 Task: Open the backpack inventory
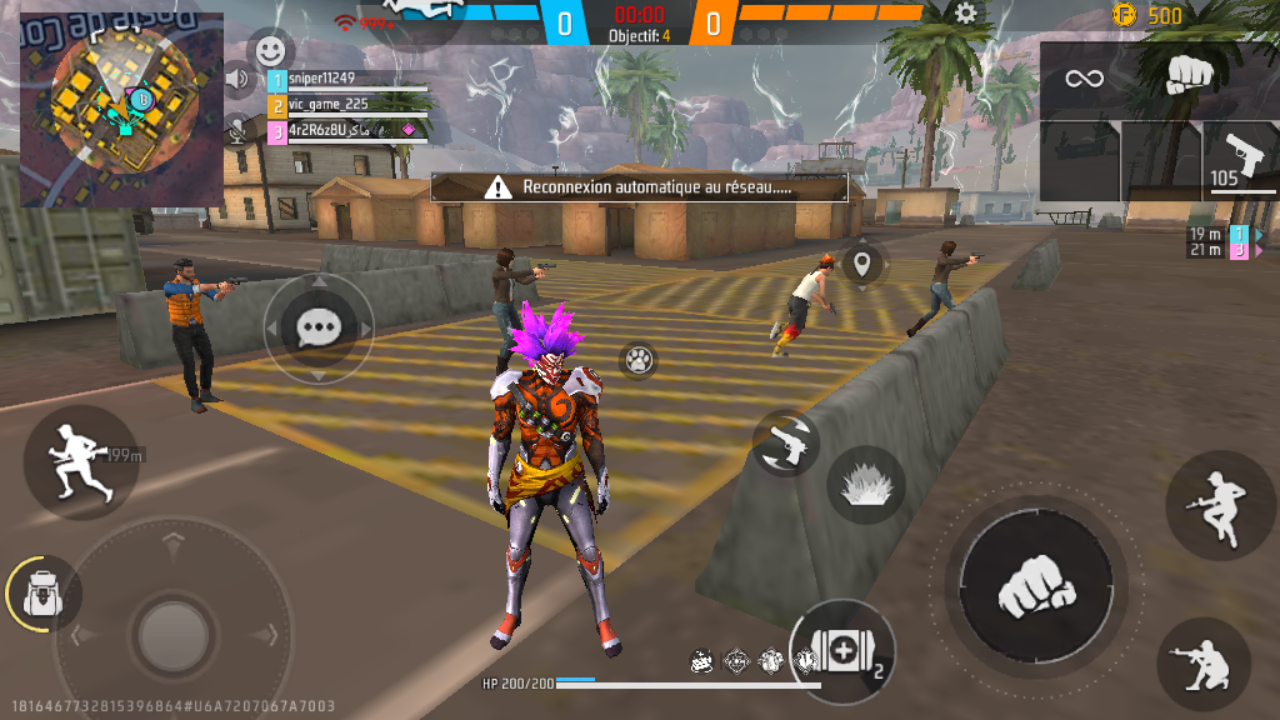coord(42,594)
